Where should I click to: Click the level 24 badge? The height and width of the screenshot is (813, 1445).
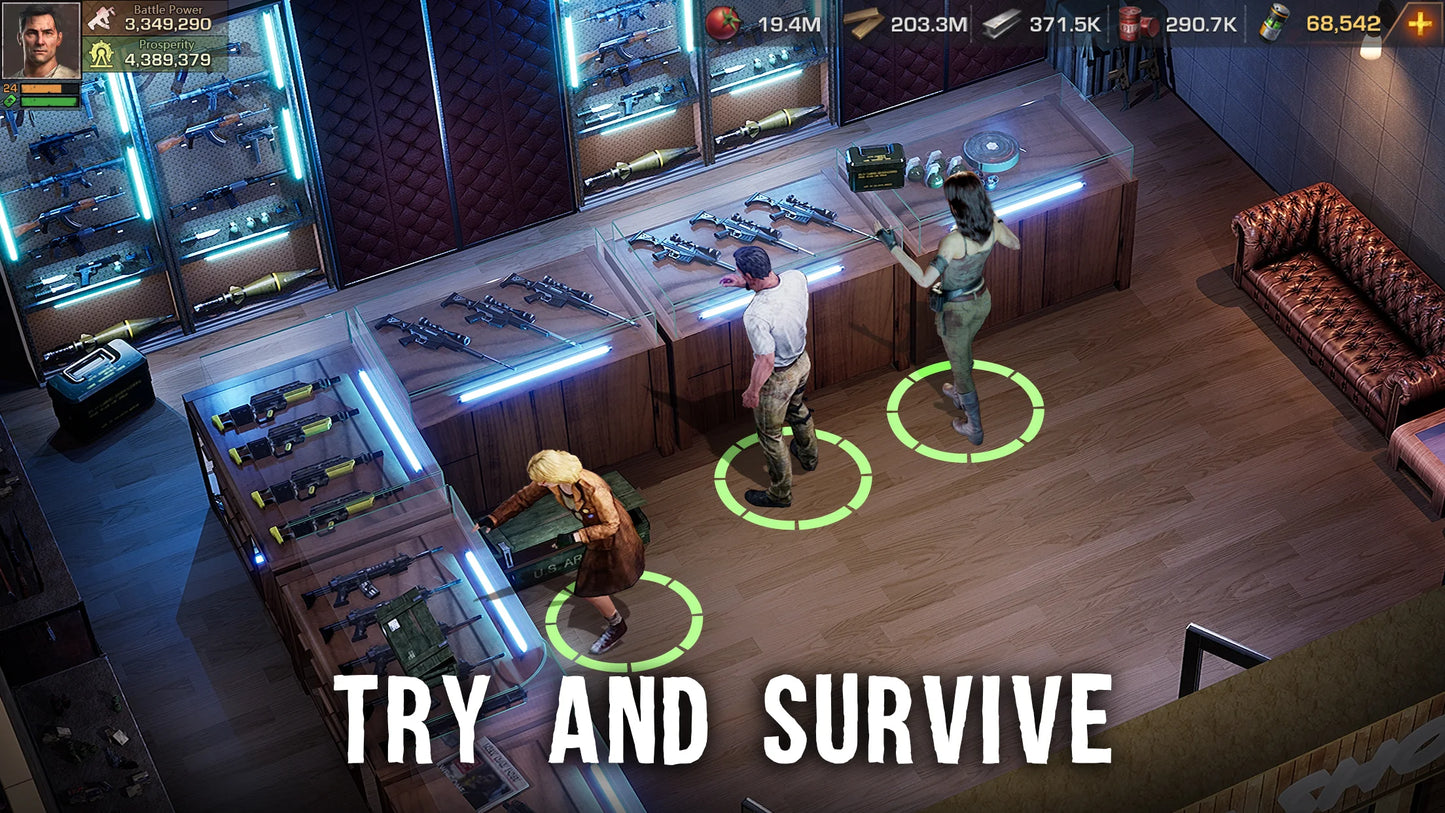pyautogui.click(x=9, y=87)
